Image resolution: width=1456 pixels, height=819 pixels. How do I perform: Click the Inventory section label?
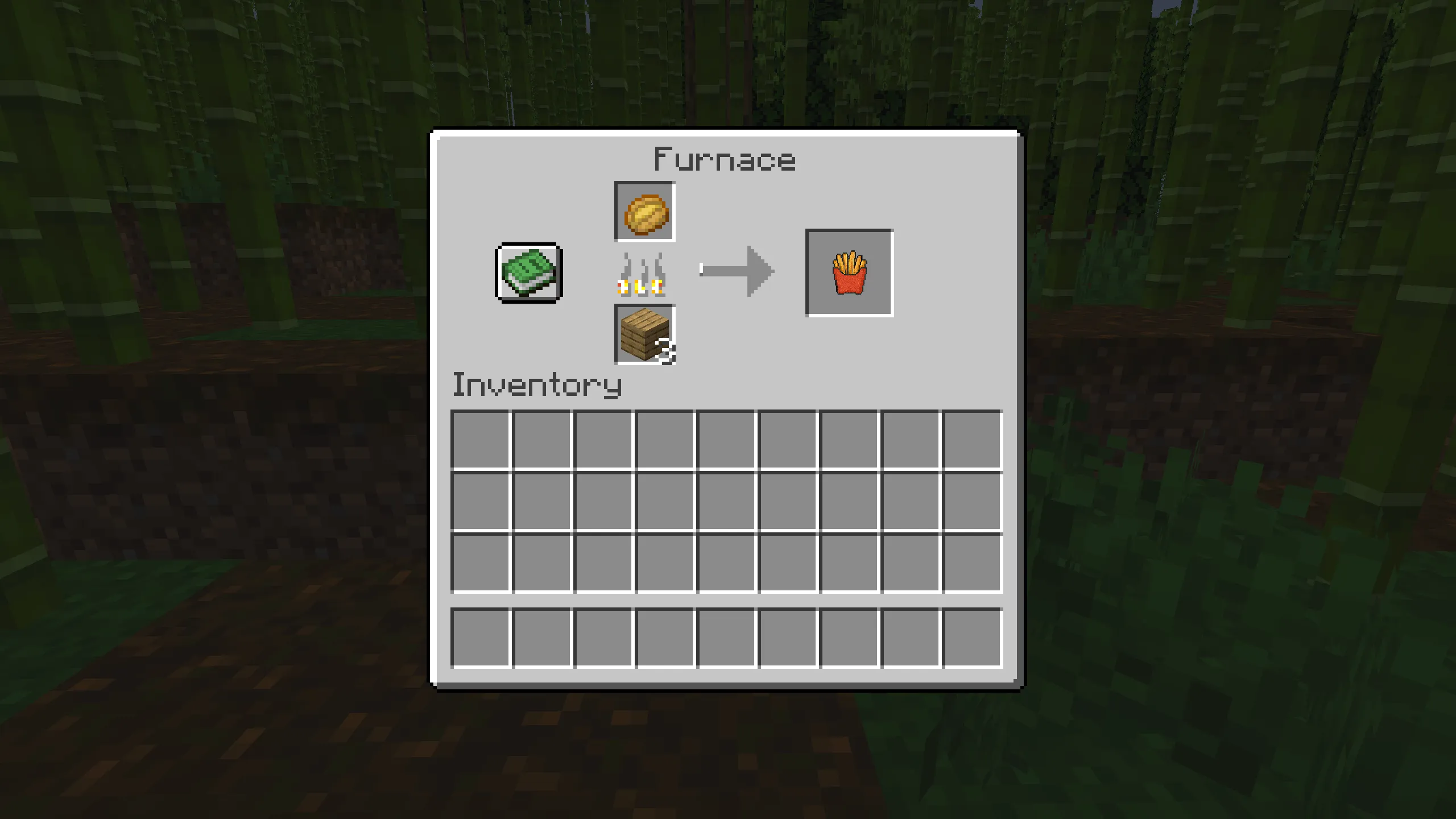pyautogui.click(x=536, y=388)
